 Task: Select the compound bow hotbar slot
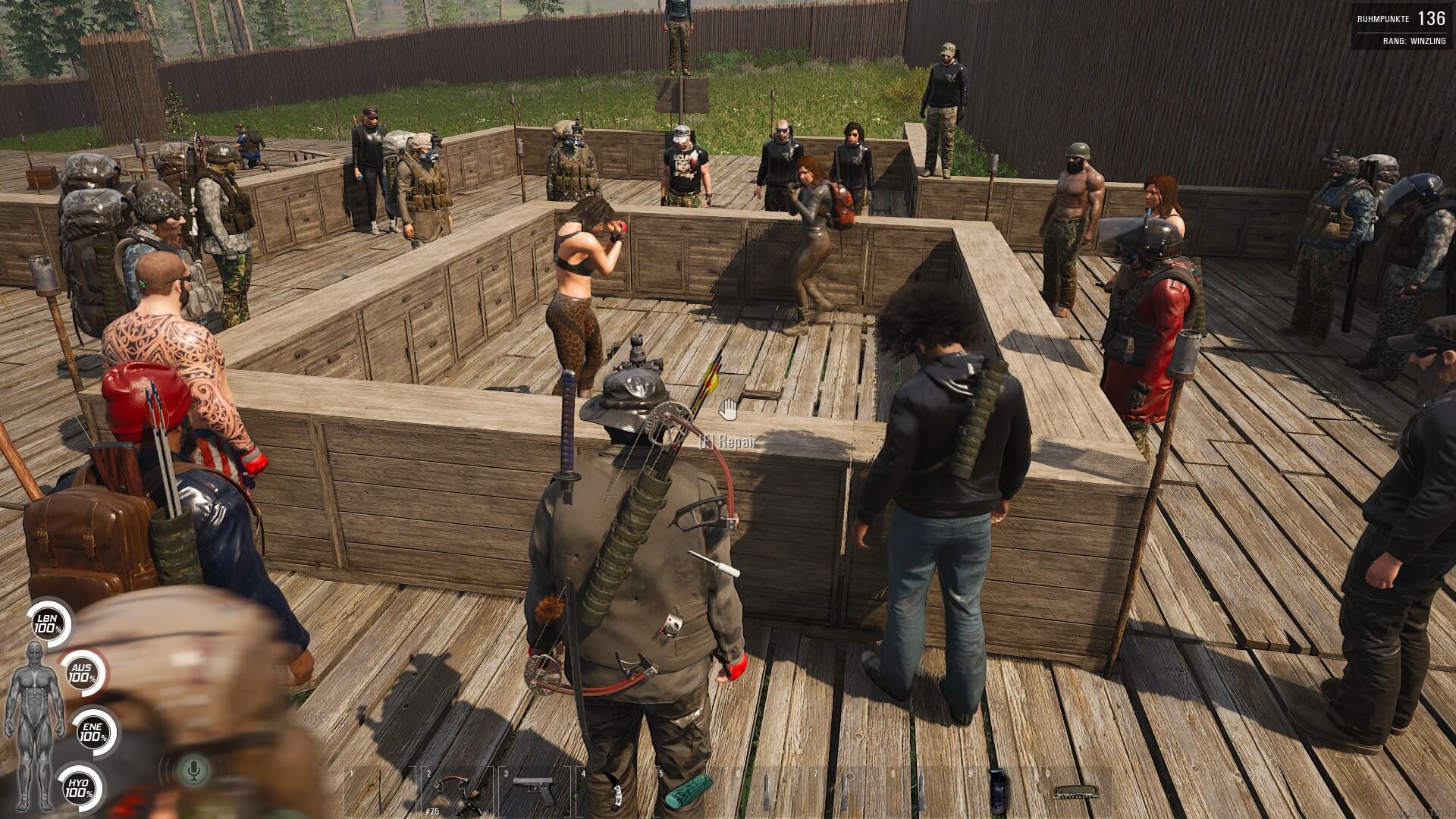[x=458, y=792]
